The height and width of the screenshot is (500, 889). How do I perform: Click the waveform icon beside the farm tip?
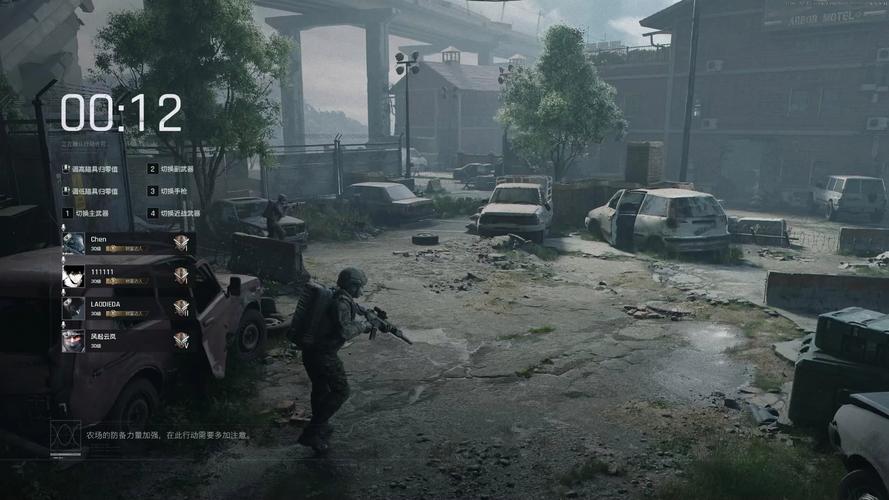tap(66, 435)
